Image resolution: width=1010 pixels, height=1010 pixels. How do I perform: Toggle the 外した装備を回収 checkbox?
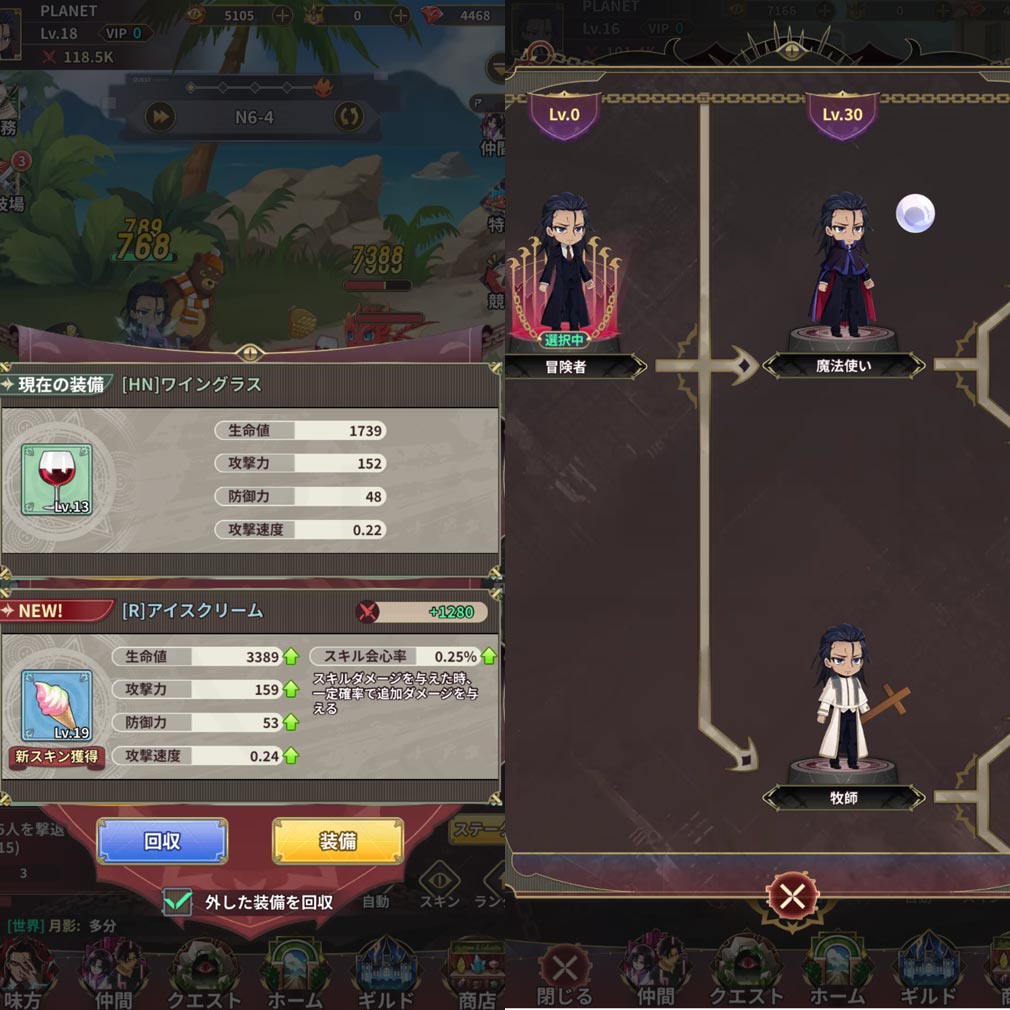pos(178,901)
